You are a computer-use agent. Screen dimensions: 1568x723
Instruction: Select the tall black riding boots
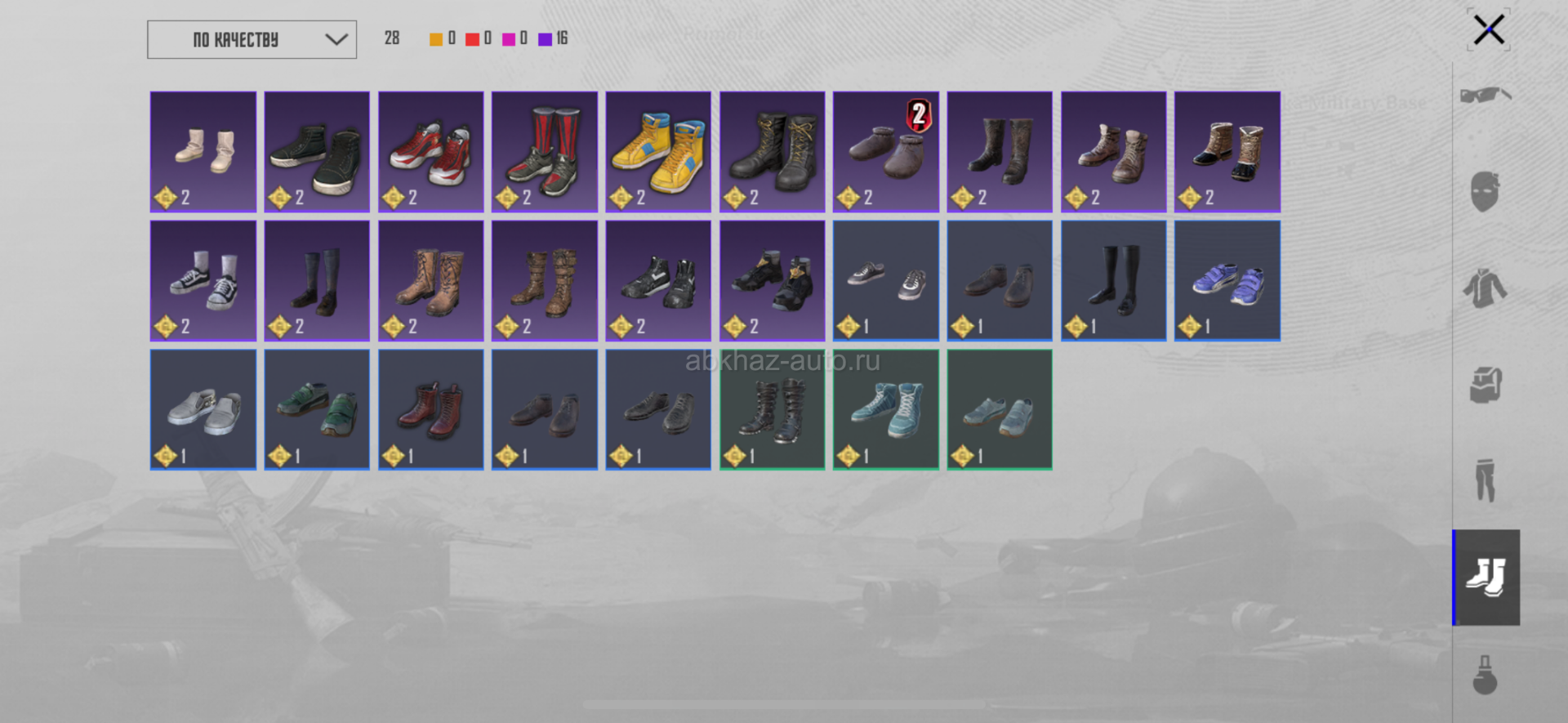pyautogui.click(x=1114, y=280)
